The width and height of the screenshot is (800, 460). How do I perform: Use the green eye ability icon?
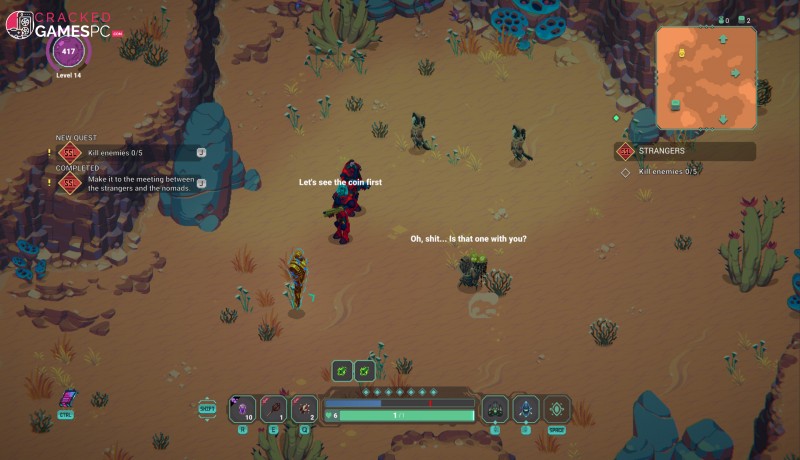557,408
